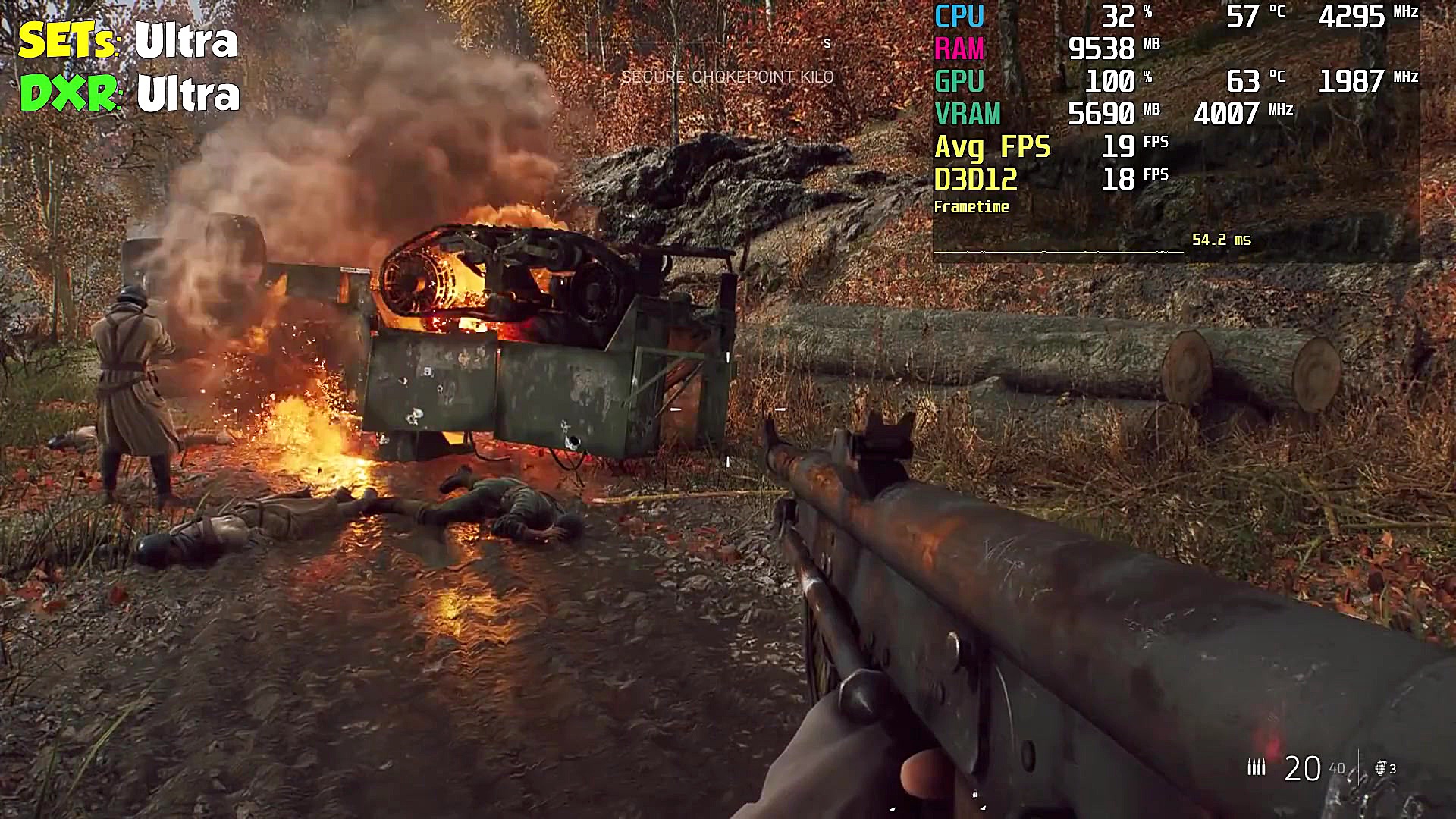Click the CPU label in the overlay
The width and height of the screenshot is (1456, 819).
(960, 15)
